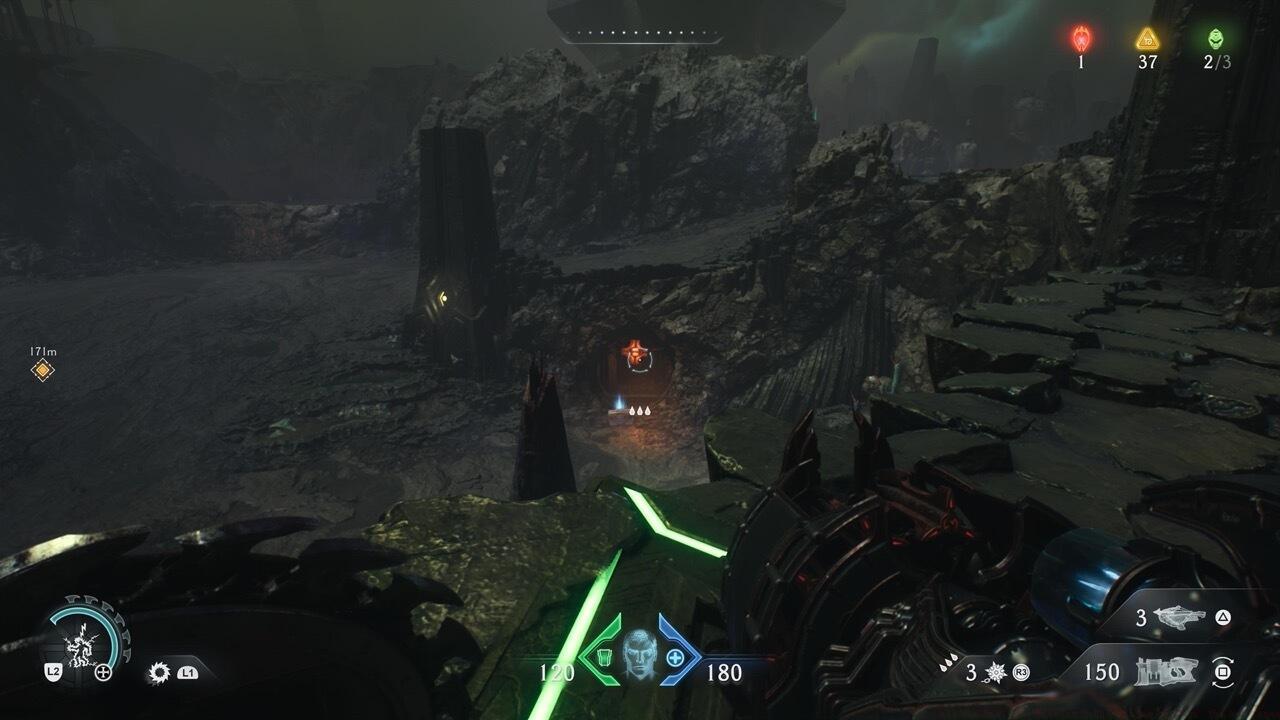Viewport: 1280px width, 720px height.
Task: Click the green helmet extra-lives icon
Action: pyautogui.click(x=1215, y=39)
